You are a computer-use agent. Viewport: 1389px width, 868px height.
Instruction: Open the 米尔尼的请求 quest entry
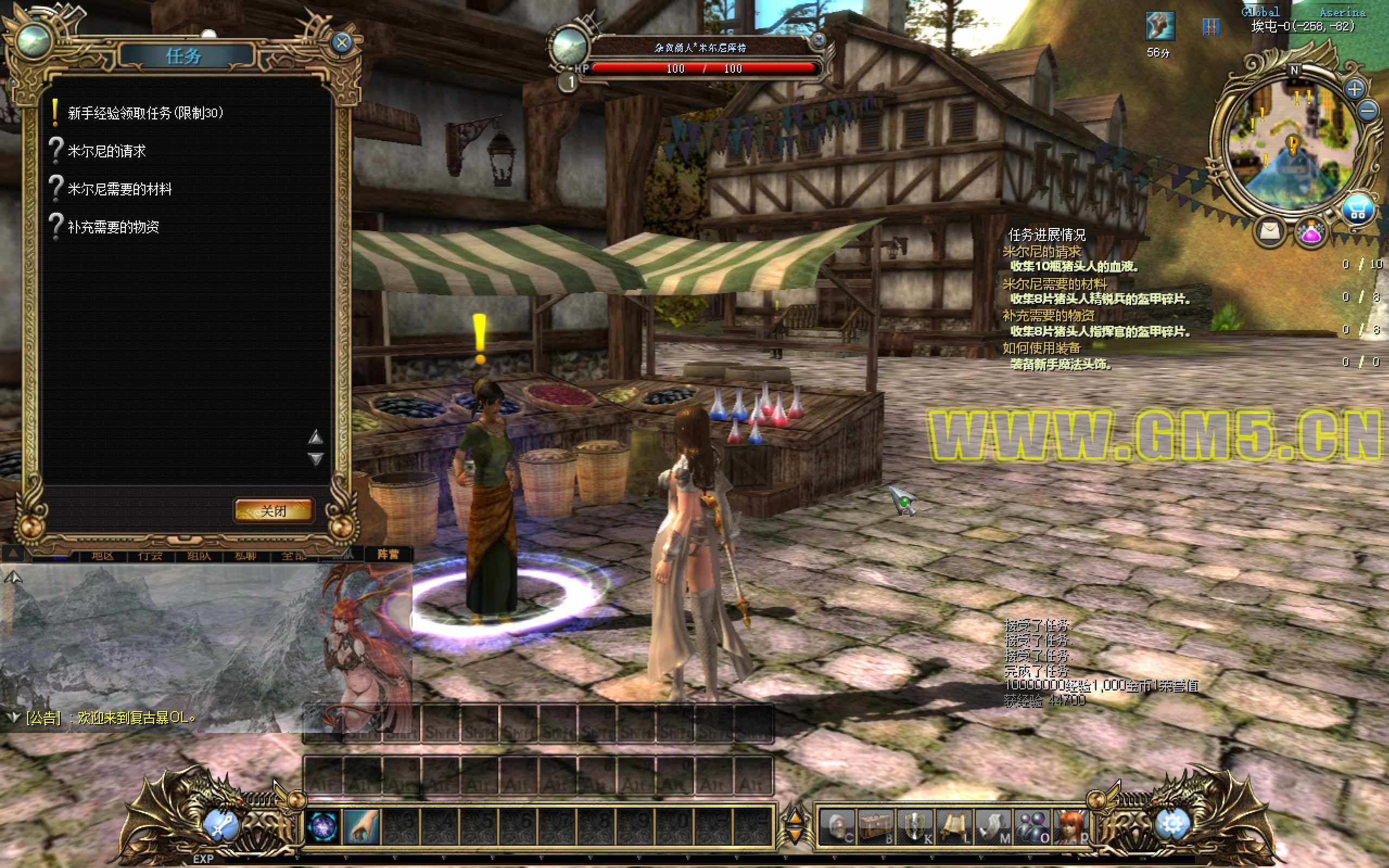click(107, 151)
